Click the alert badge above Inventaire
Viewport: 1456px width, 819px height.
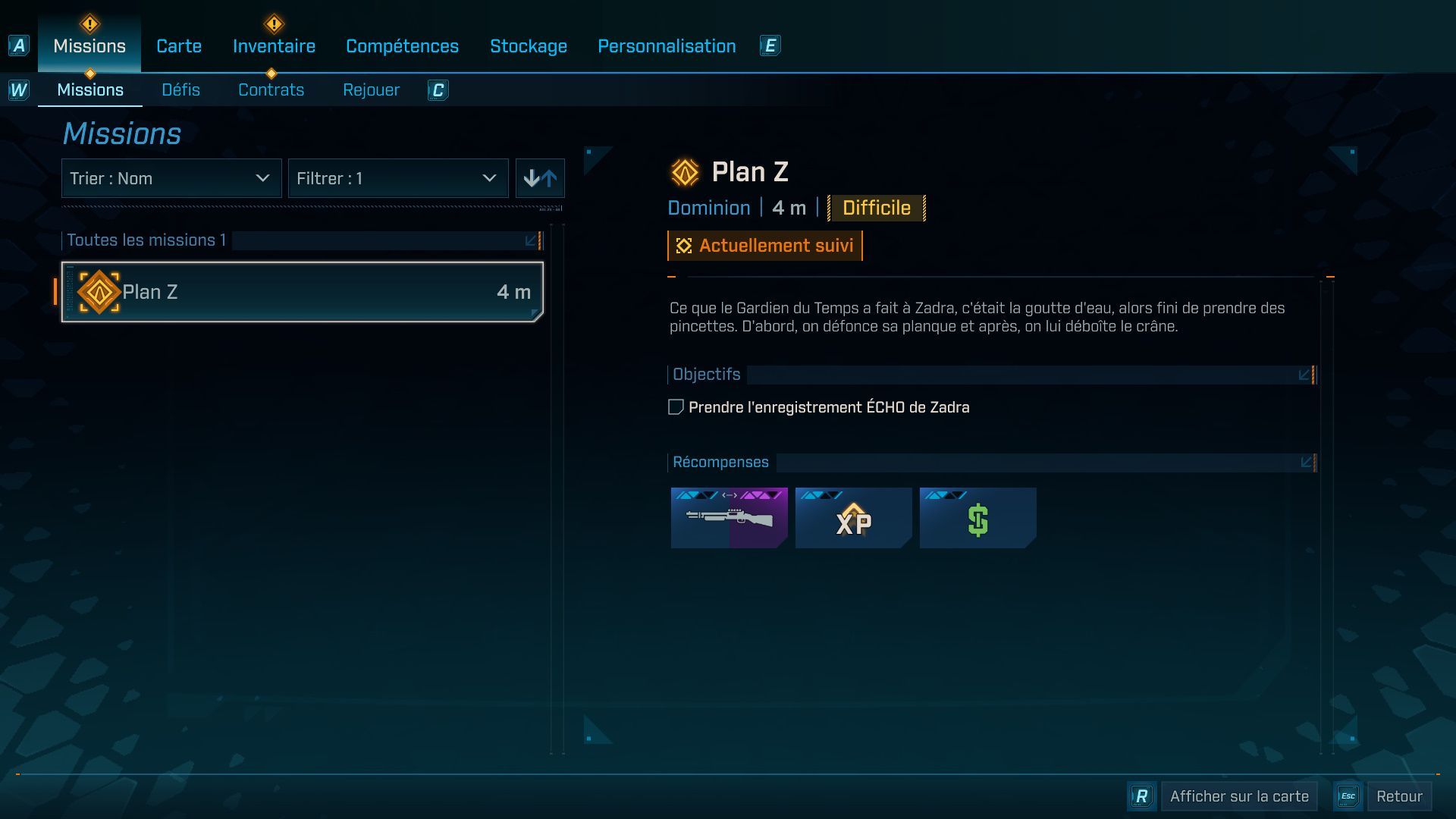272,23
